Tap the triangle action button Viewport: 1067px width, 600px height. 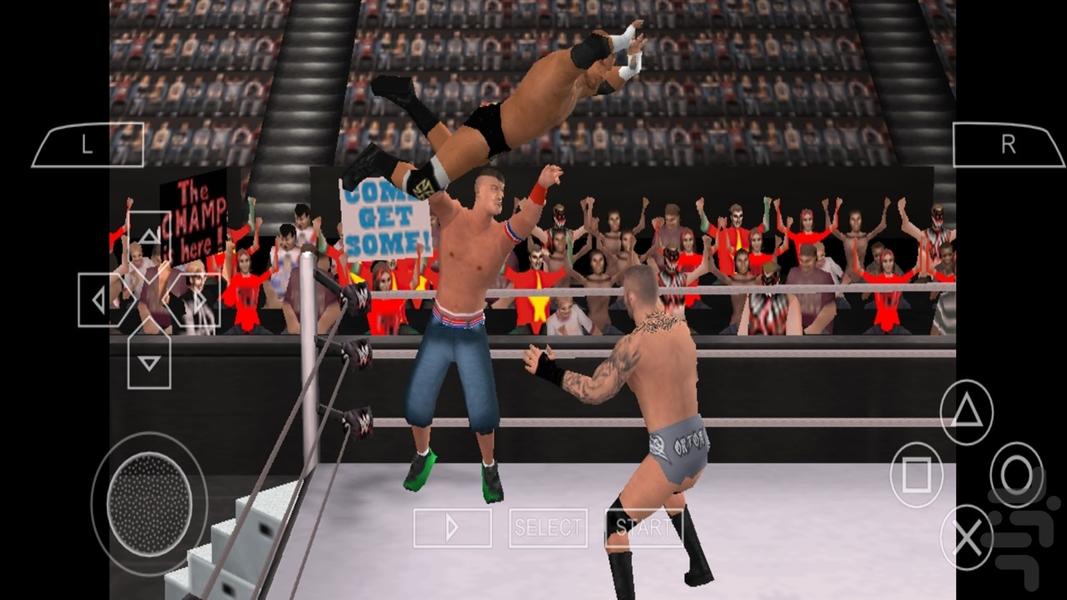[x=967, y=412]
